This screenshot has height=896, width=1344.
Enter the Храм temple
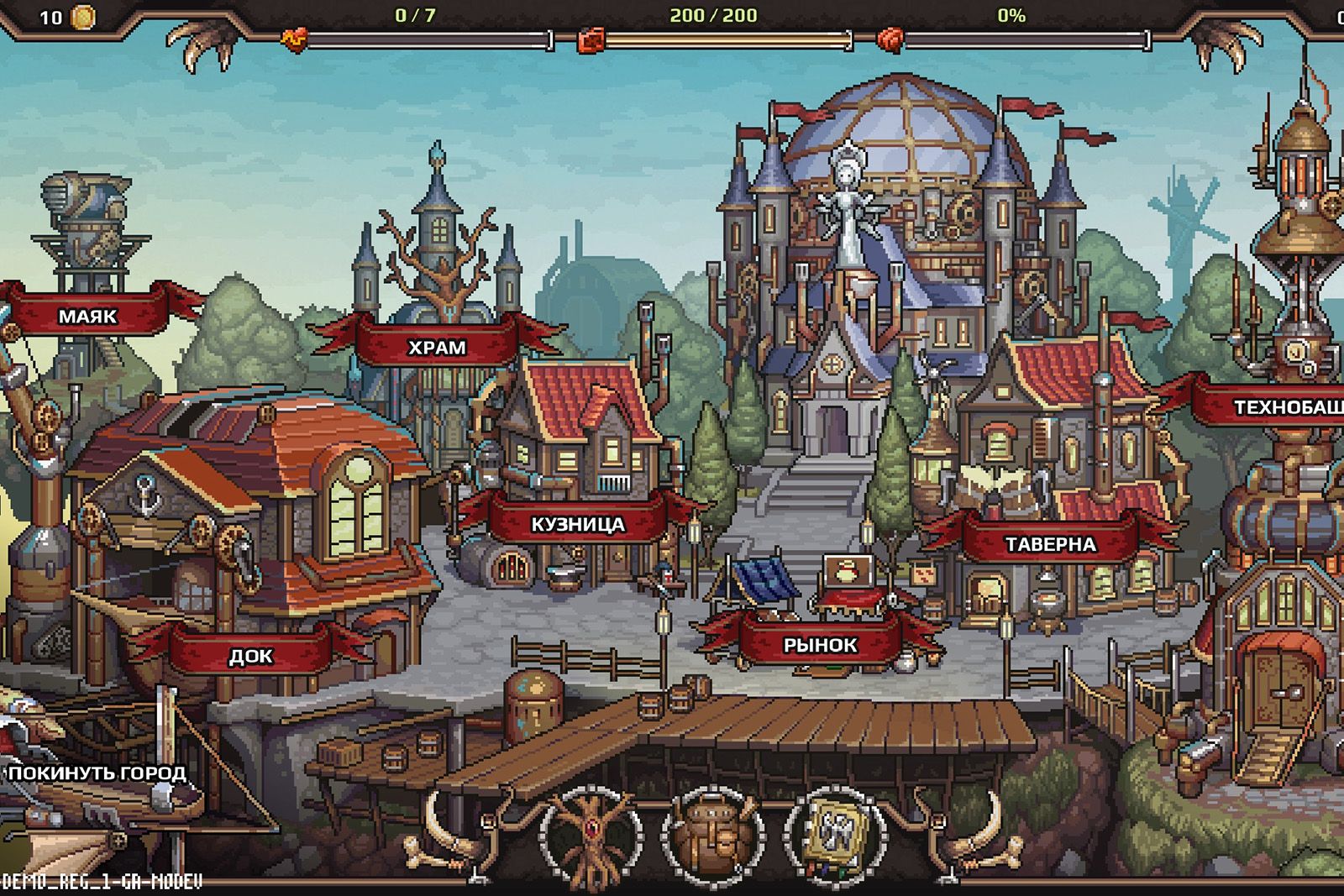(437, 347)
